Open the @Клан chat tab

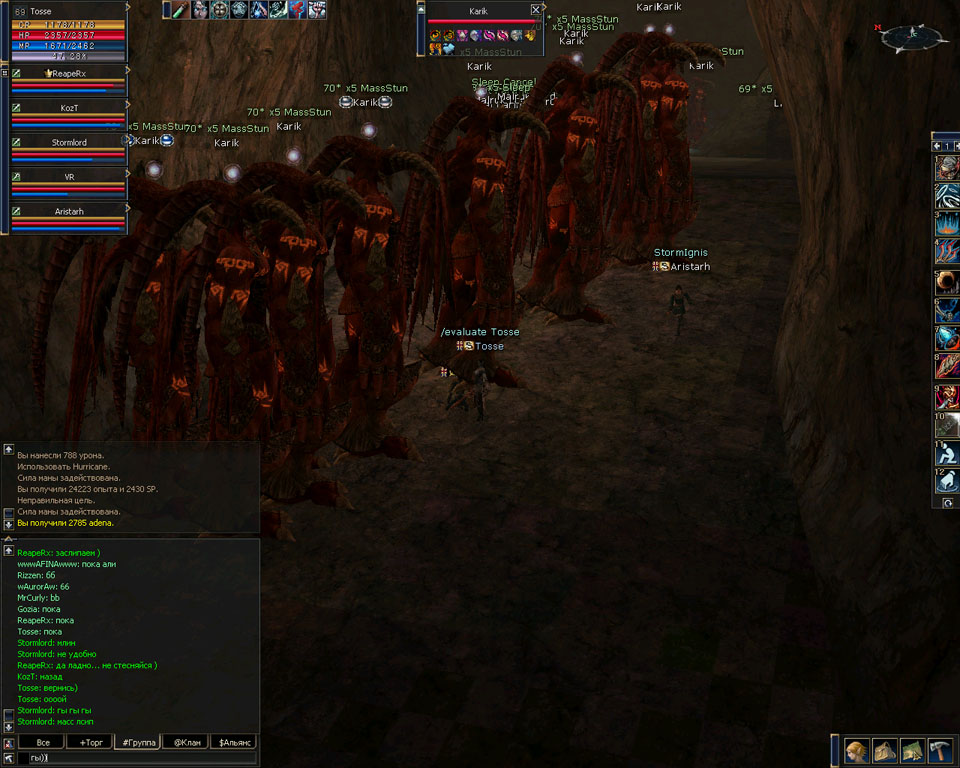186,743
